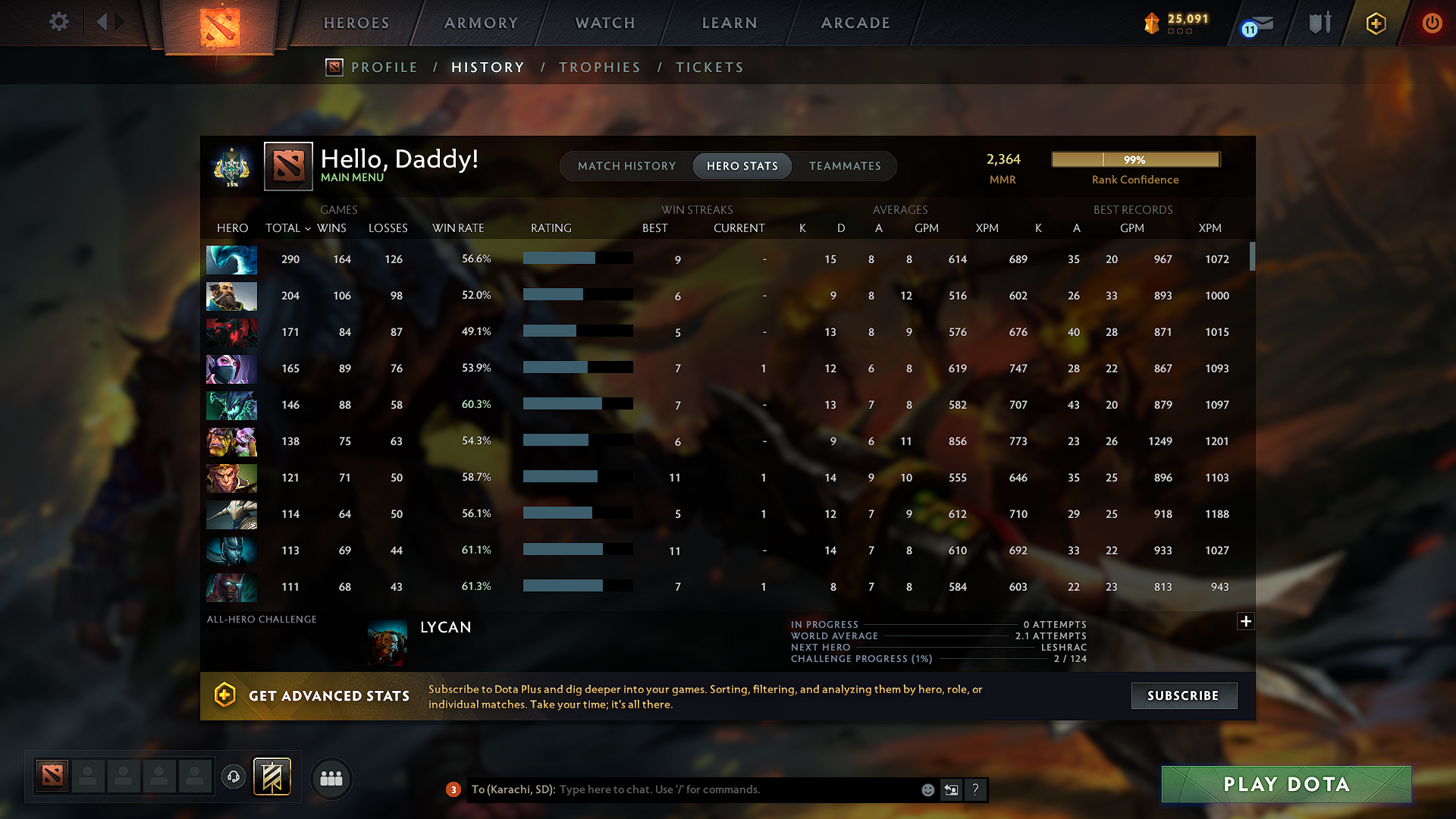This screenshot has height=819, width=1456.
Task: Open the settings gear
Action: (x=58, y=22)
